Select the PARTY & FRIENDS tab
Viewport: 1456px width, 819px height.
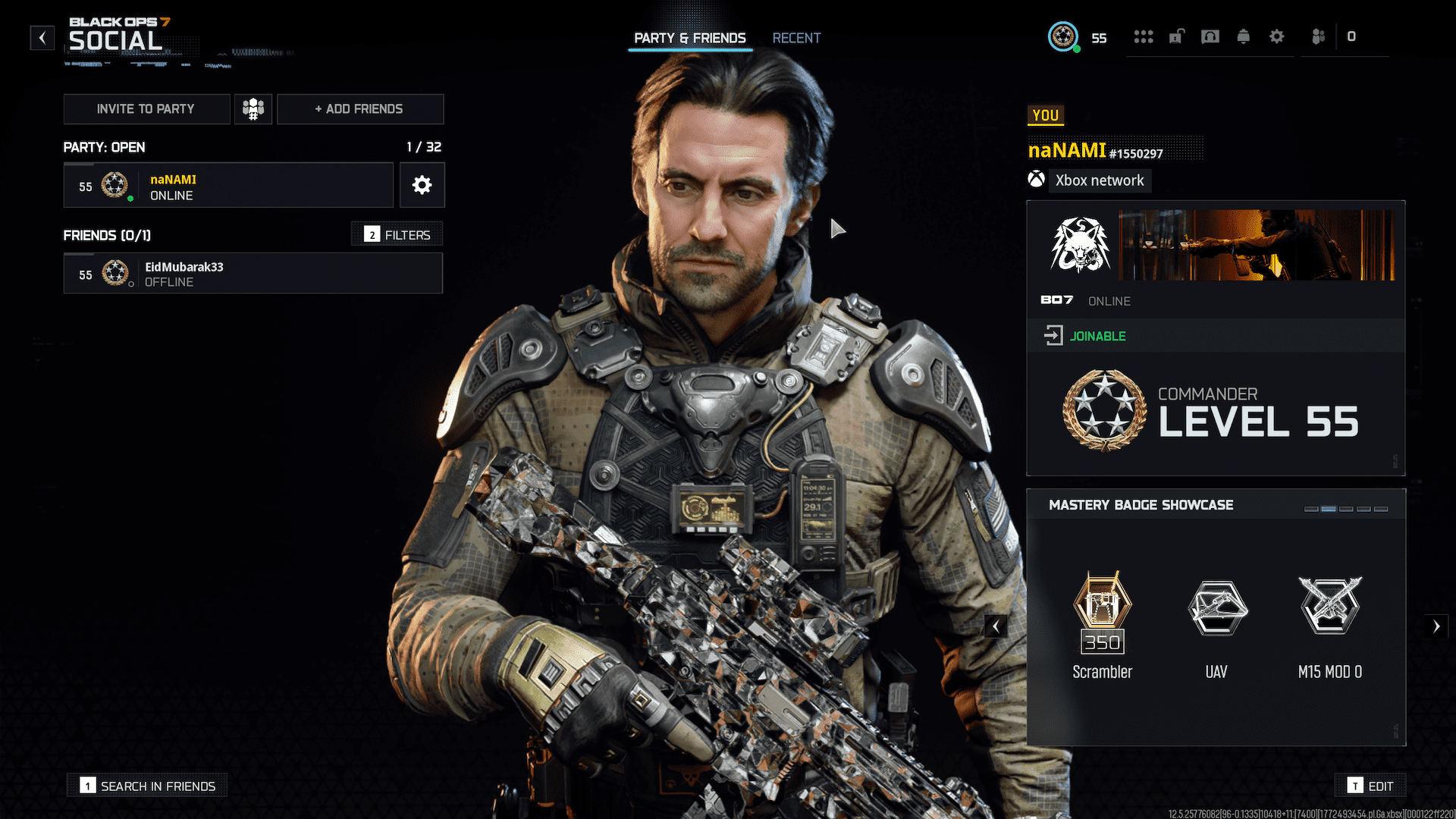pyautogui.click(x=690, y=37)
